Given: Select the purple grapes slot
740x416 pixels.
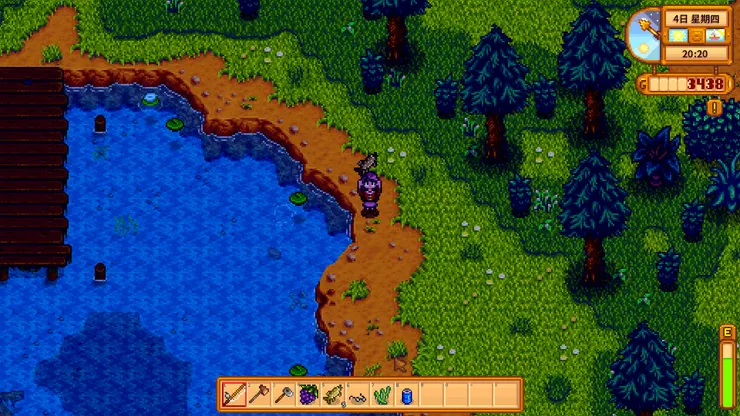Looking at the screenshot, I should click(x=309, y=394).
